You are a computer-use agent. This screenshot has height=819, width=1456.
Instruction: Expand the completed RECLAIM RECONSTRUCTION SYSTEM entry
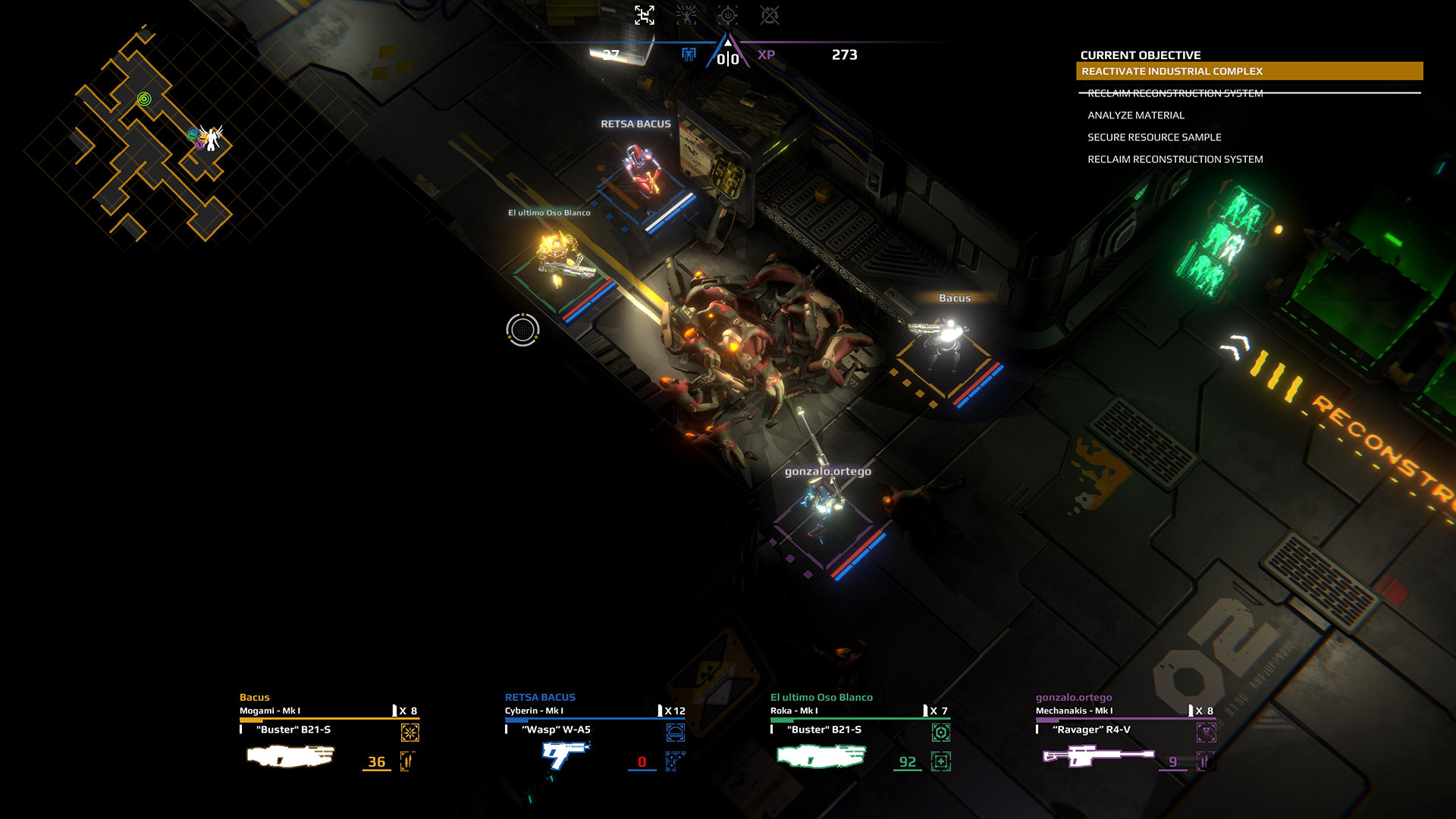tap(1175, 93)
